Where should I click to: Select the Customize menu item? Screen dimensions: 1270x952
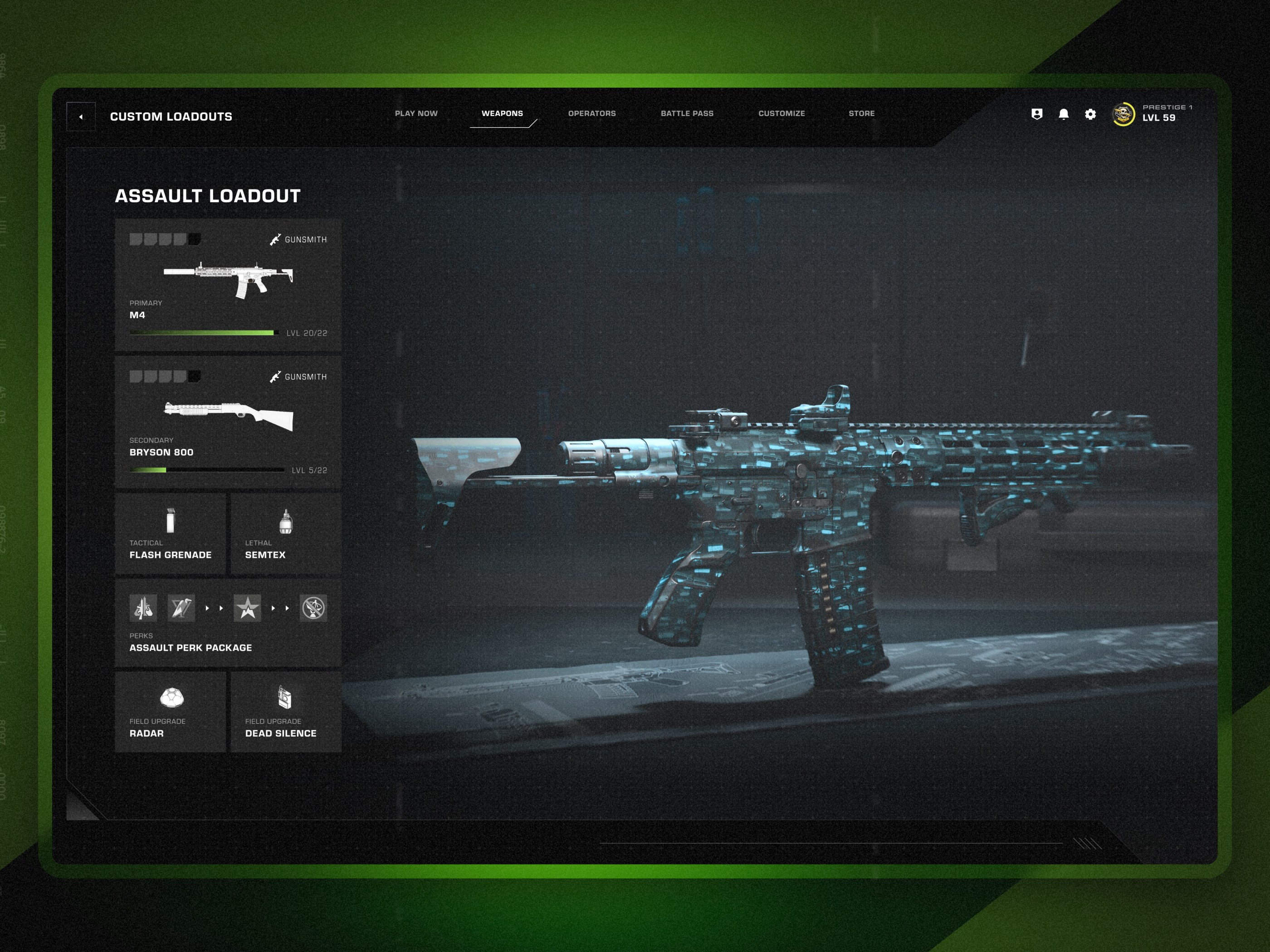pyautogui.click(x=782, y=113)
